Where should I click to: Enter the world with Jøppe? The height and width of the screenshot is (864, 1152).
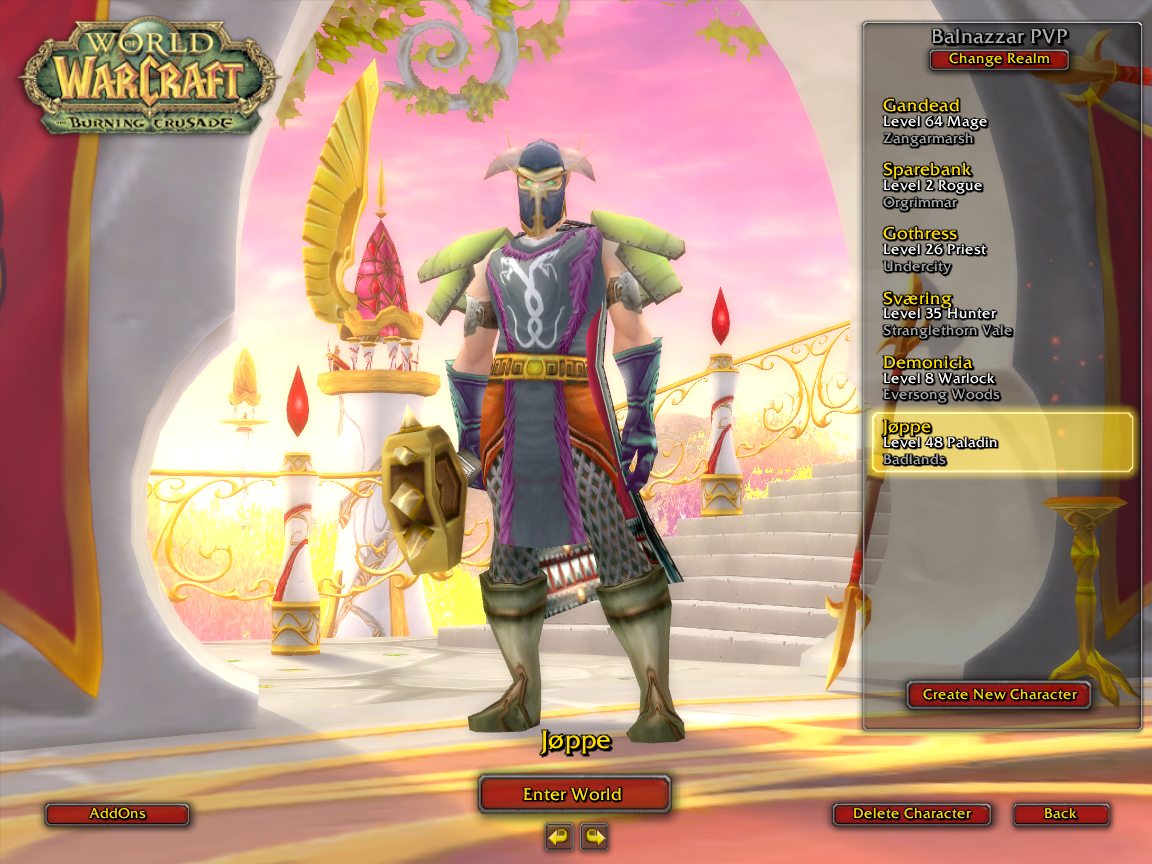pos(573,794)
